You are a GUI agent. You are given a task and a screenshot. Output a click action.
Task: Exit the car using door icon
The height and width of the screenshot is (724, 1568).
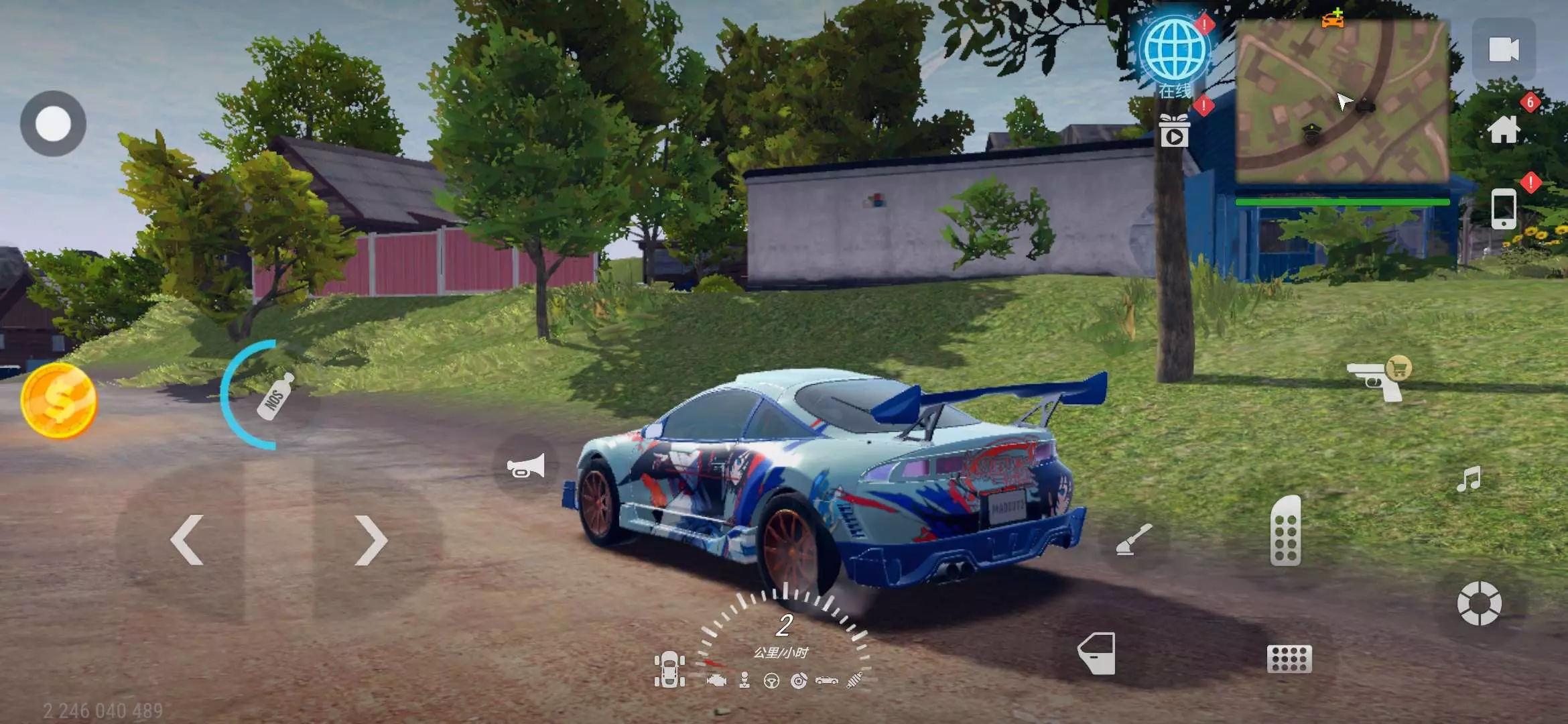point(1097,653)
